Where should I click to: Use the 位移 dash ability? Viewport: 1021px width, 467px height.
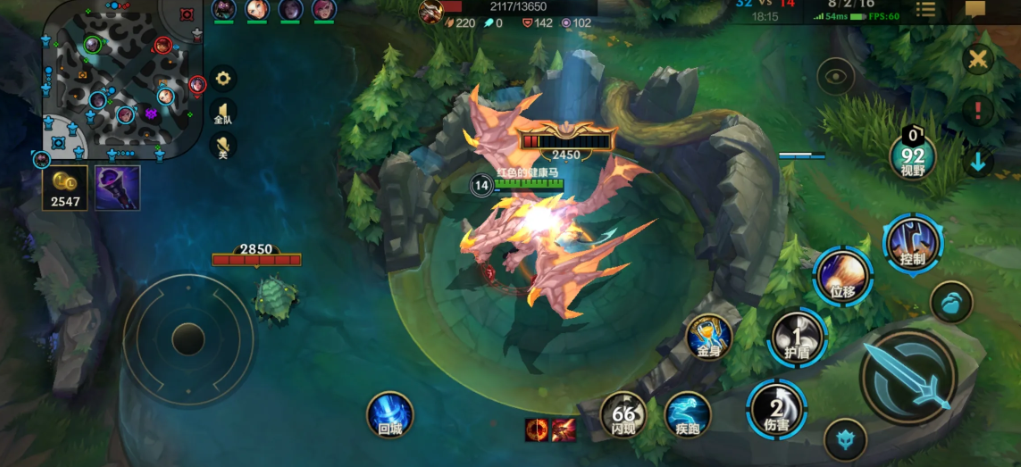(842, 276)
